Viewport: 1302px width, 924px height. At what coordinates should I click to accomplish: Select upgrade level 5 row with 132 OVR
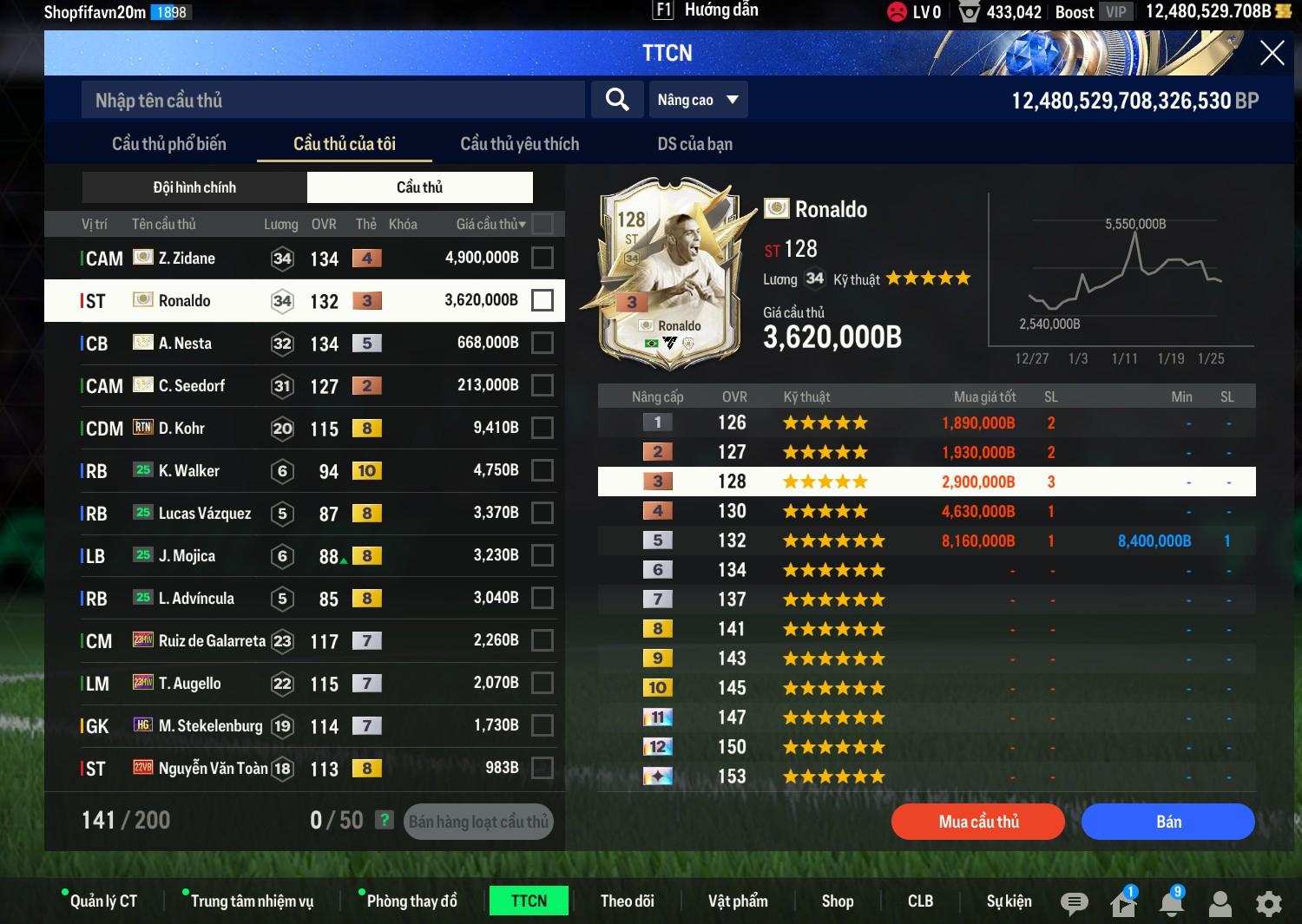(926, 541)
